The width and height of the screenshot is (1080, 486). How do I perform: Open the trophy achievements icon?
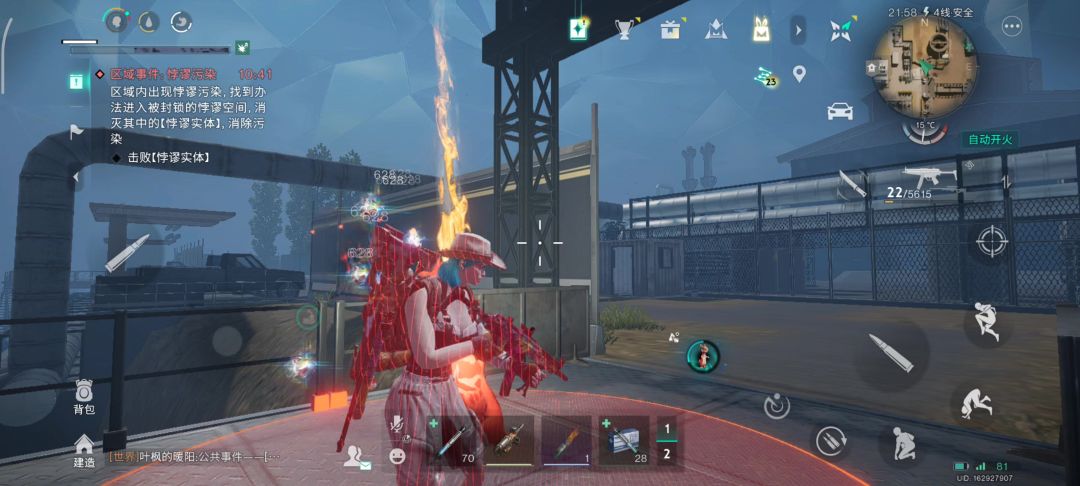tap(626, 29)
